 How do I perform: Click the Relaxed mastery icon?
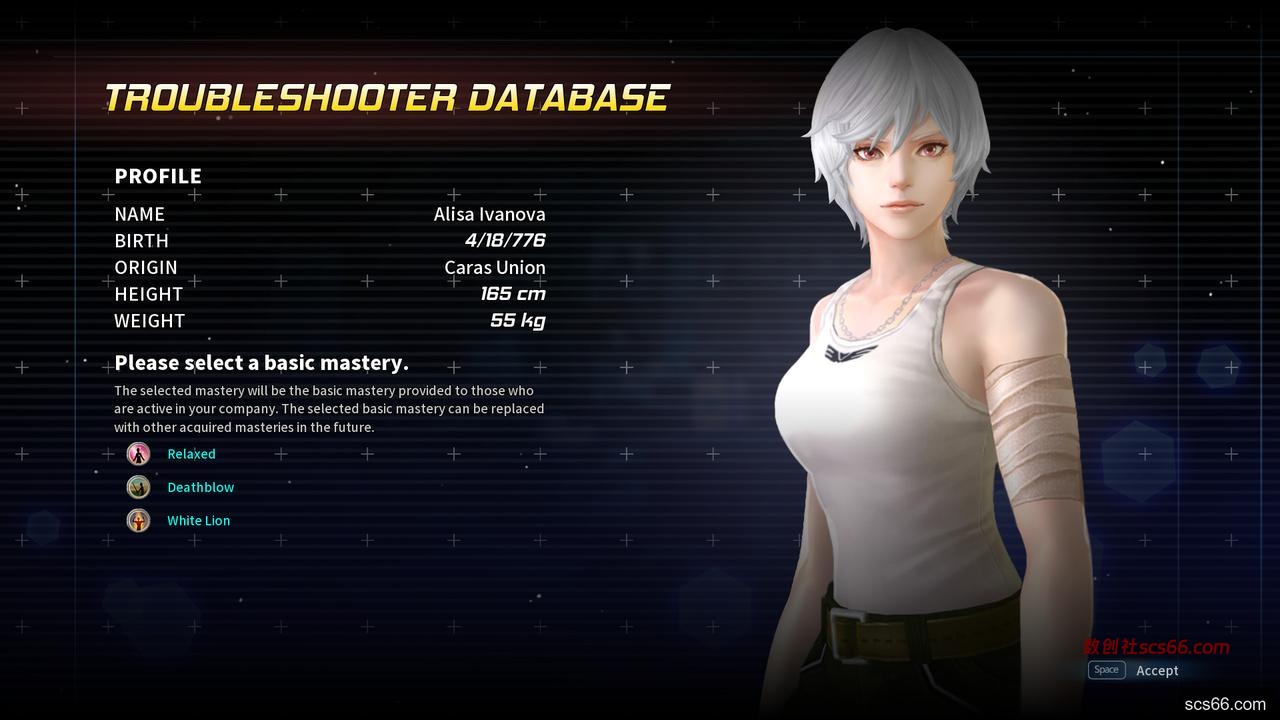138,454
